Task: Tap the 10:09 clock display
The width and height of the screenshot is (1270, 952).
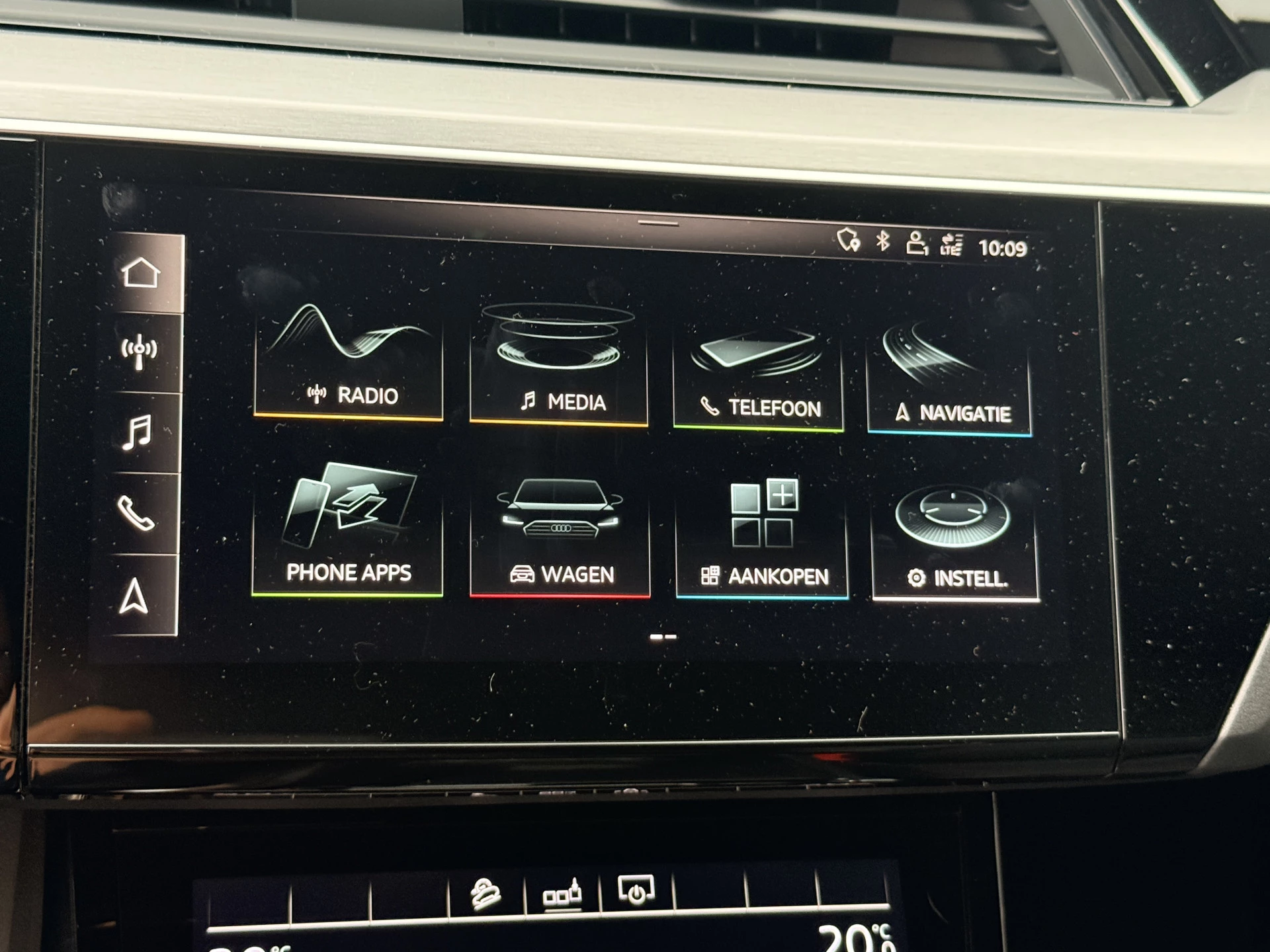Action: pos(1004,246)
